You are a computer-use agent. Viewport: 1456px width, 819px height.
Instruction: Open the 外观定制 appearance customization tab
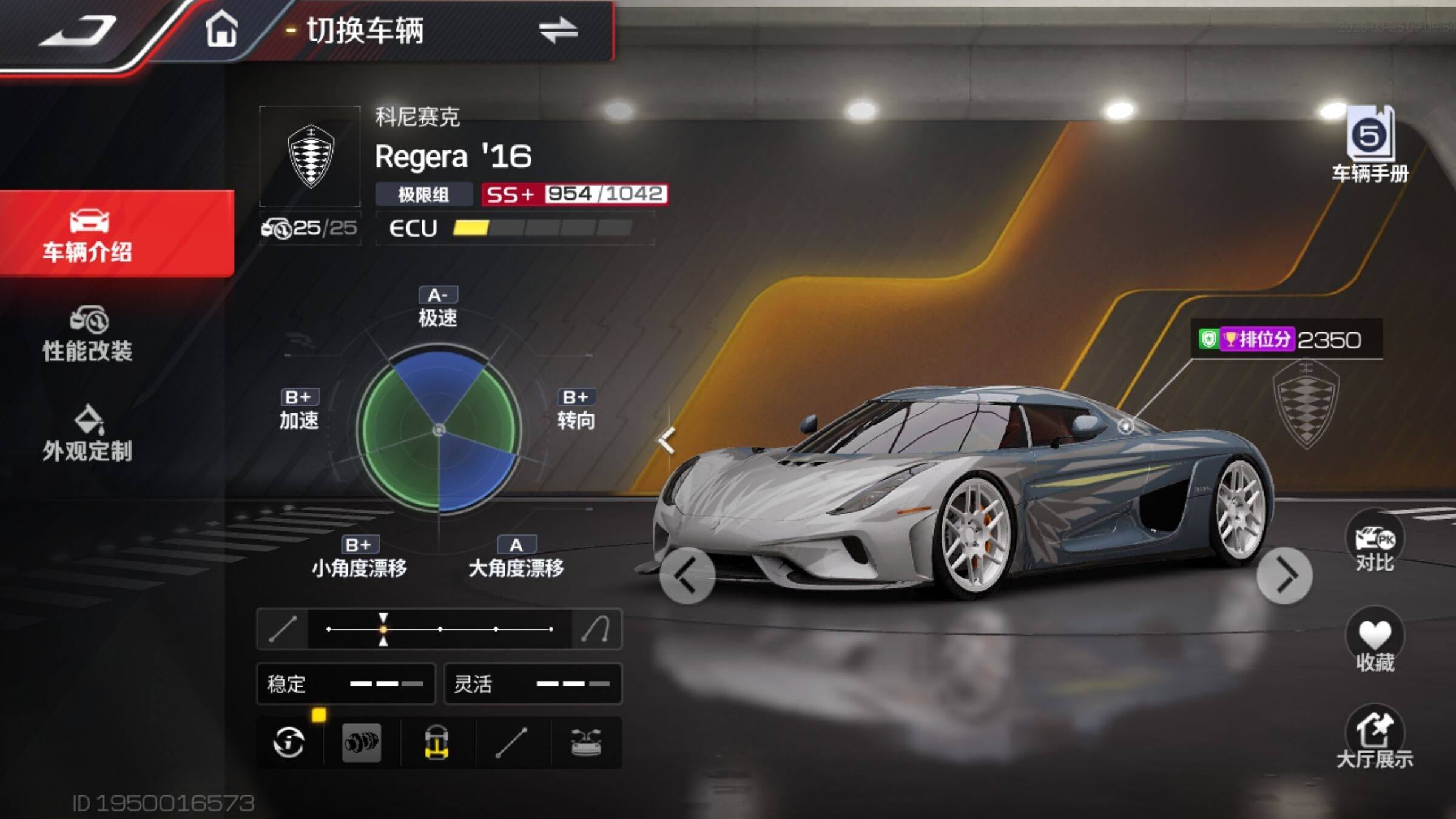[88, 434]
